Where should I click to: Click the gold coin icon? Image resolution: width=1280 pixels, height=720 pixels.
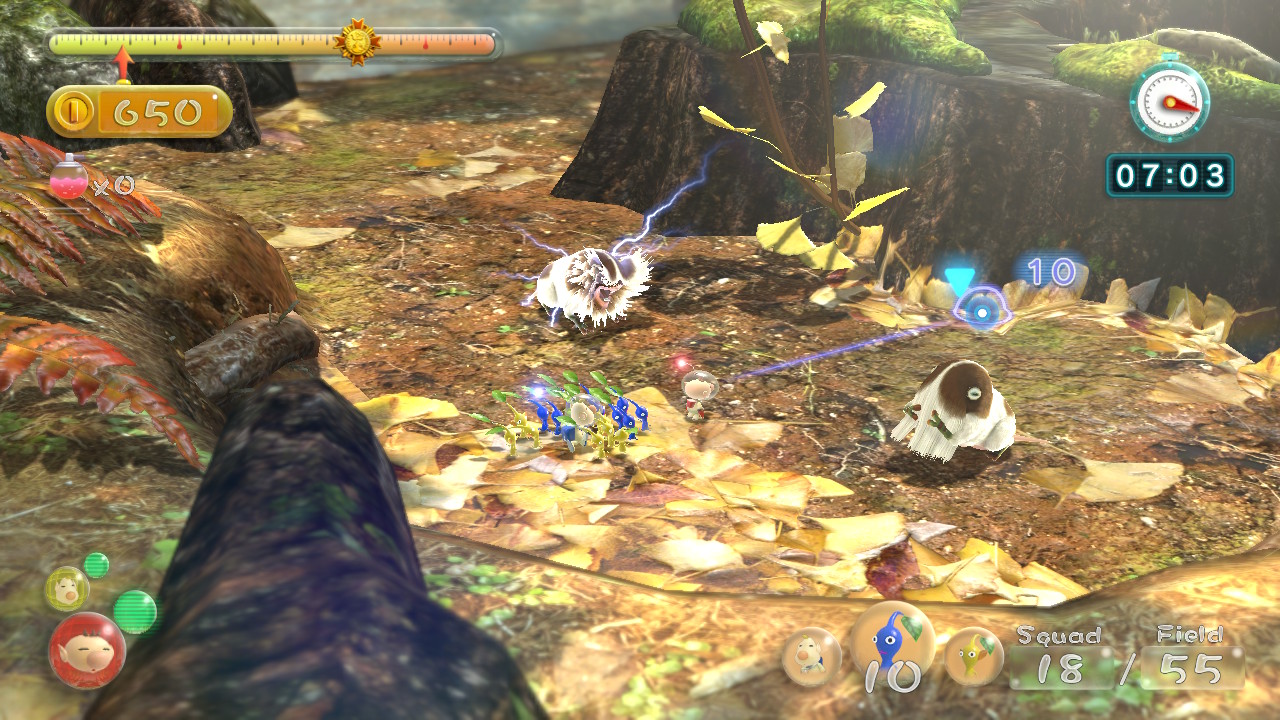click(x=74, y=112)
